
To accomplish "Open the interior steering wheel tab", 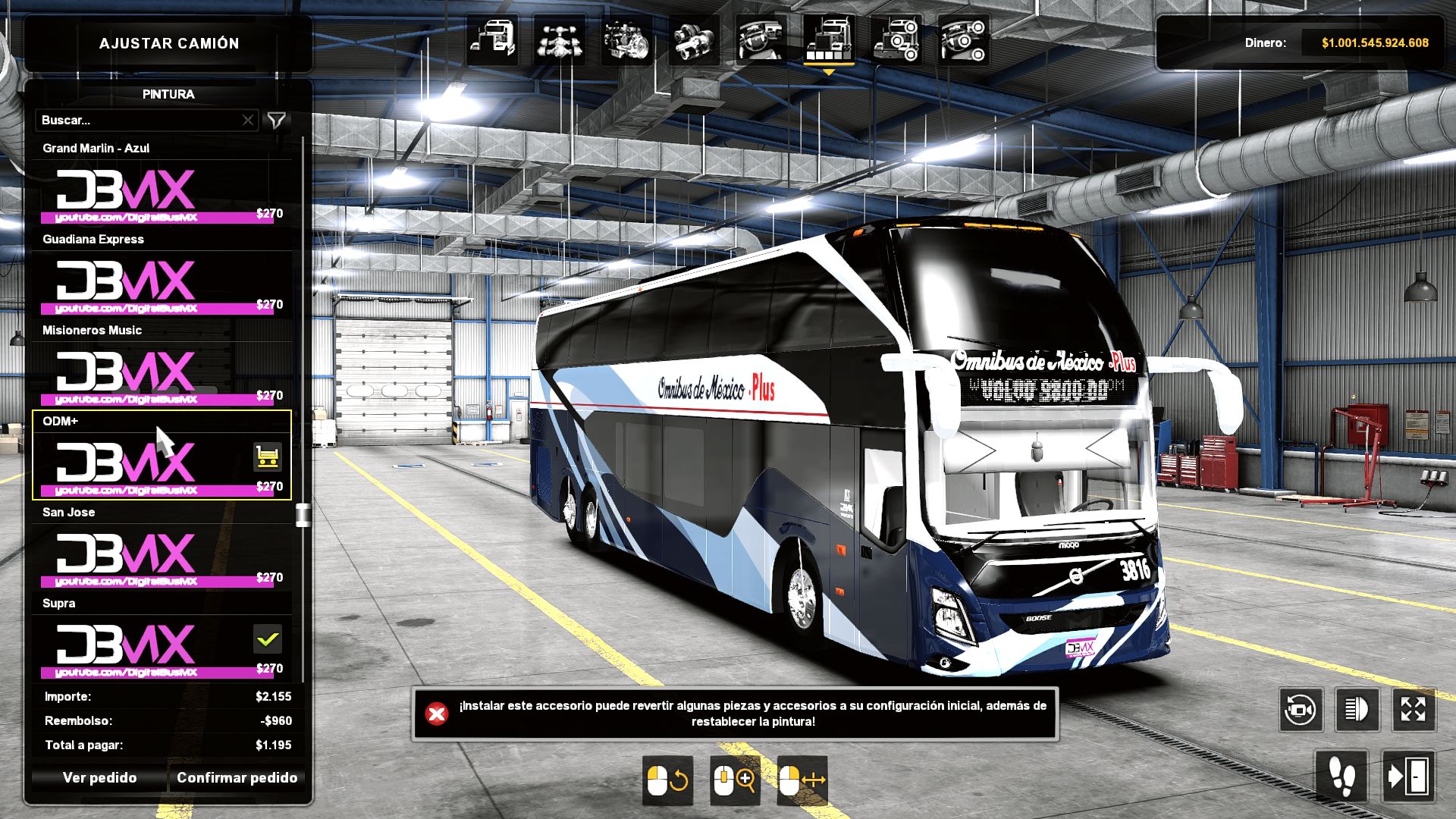I will (761, 39).
